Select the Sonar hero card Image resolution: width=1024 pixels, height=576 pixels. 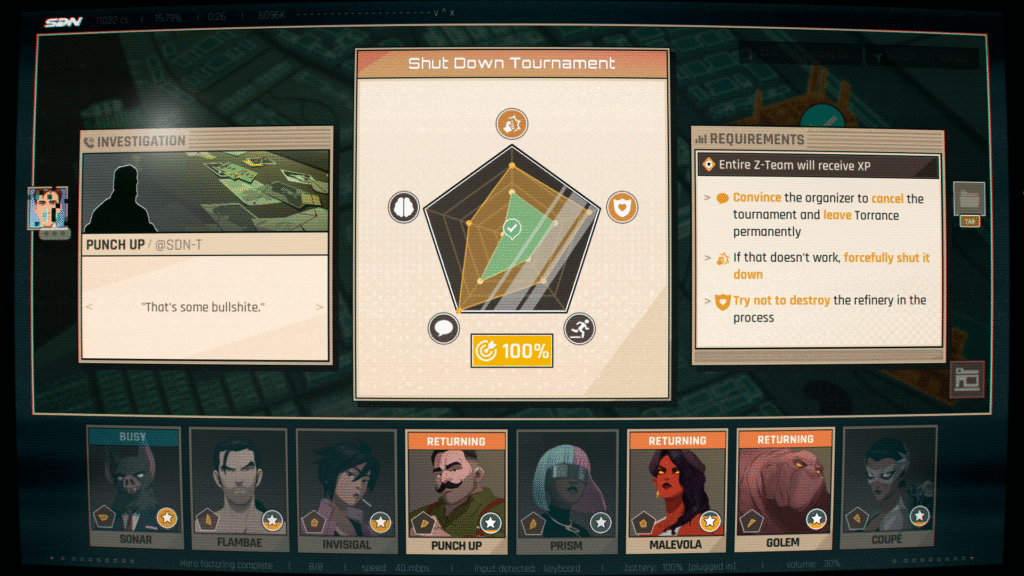click(x=133, y=488)
